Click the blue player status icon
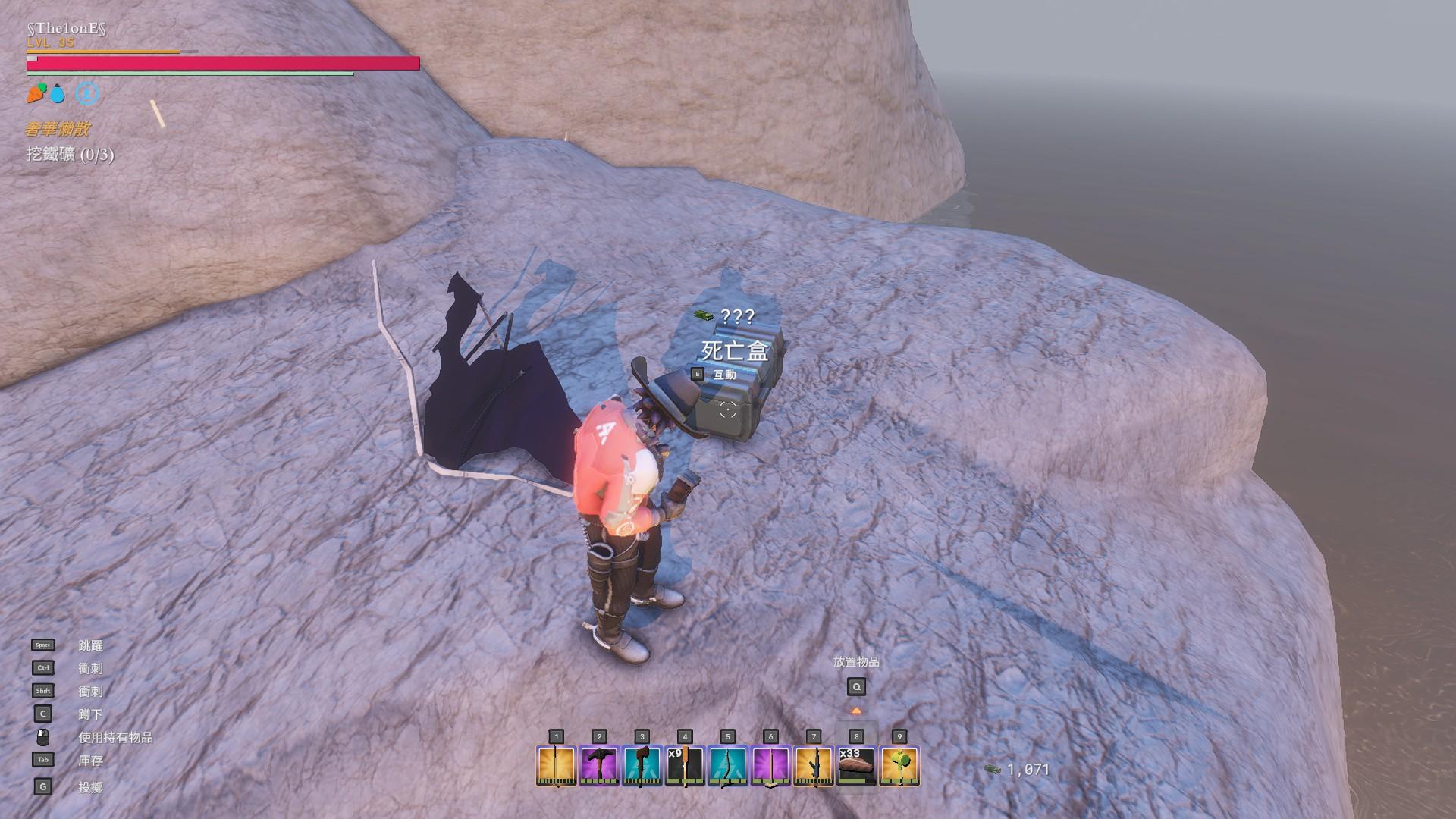 click(88, 94)
